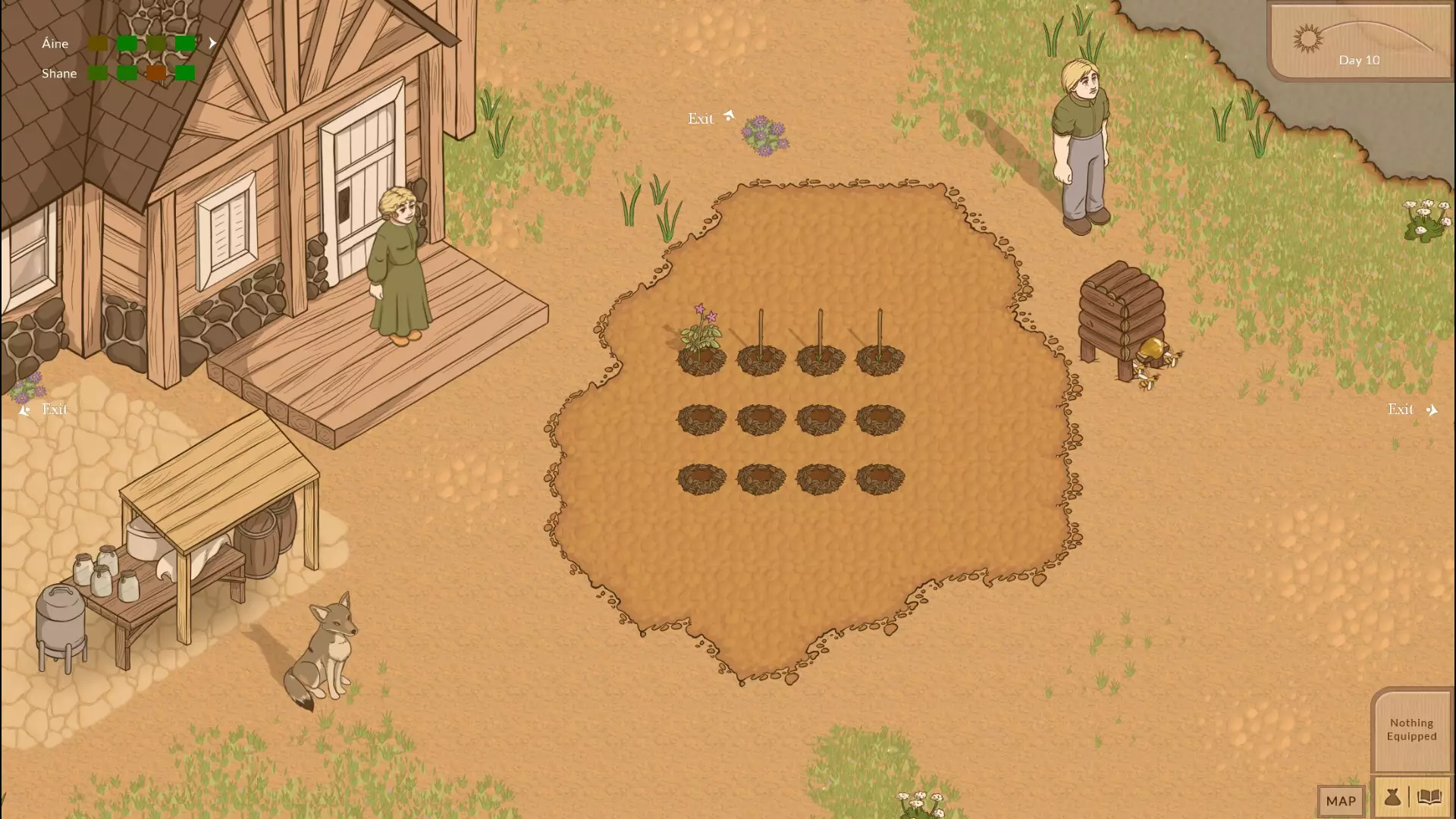Screen dimensions: 1456x819
Task: Click the hide/show arrow beside Áine's status bars
Action: 213,43
